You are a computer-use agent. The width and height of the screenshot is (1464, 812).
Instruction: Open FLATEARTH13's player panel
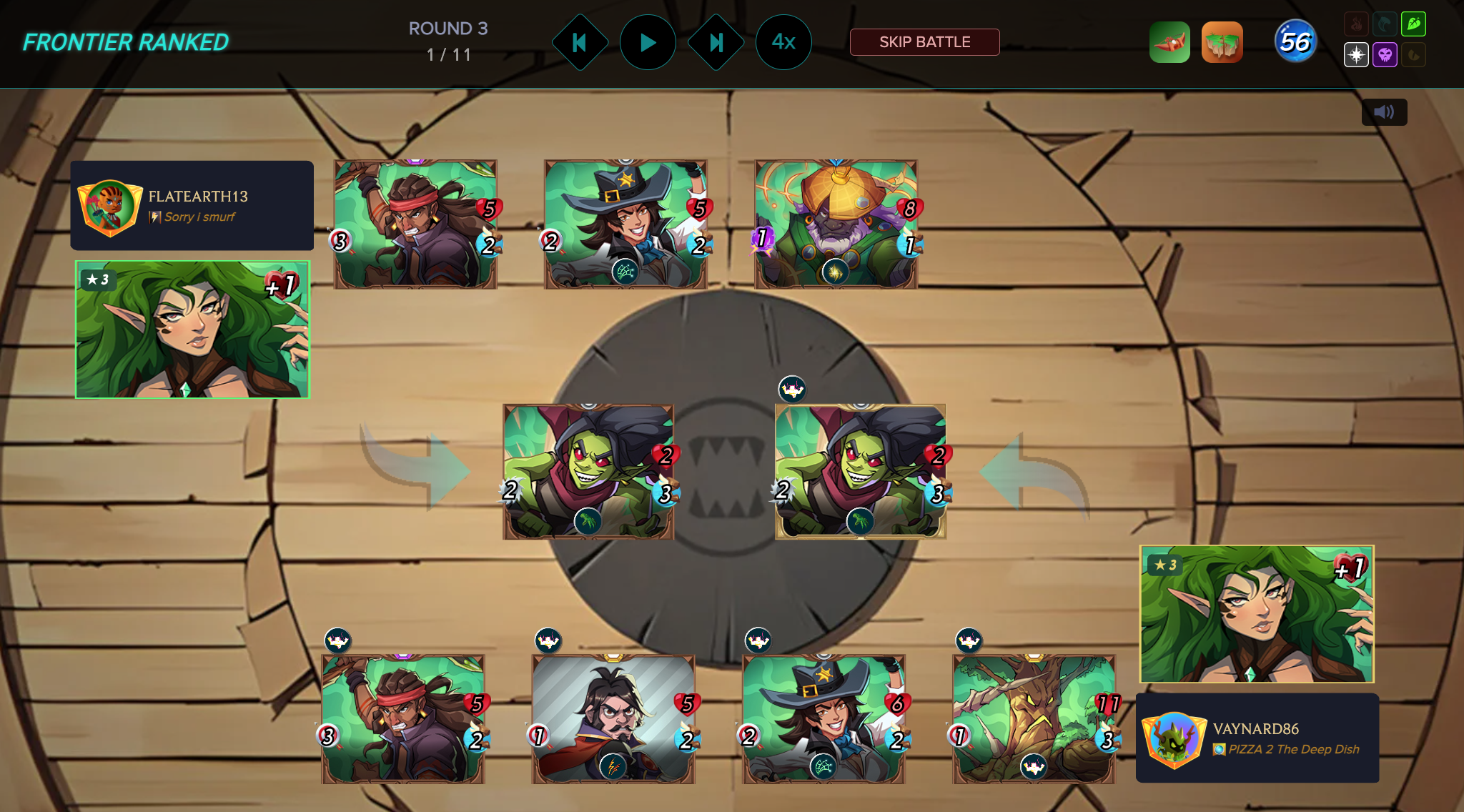click(192, 206)
